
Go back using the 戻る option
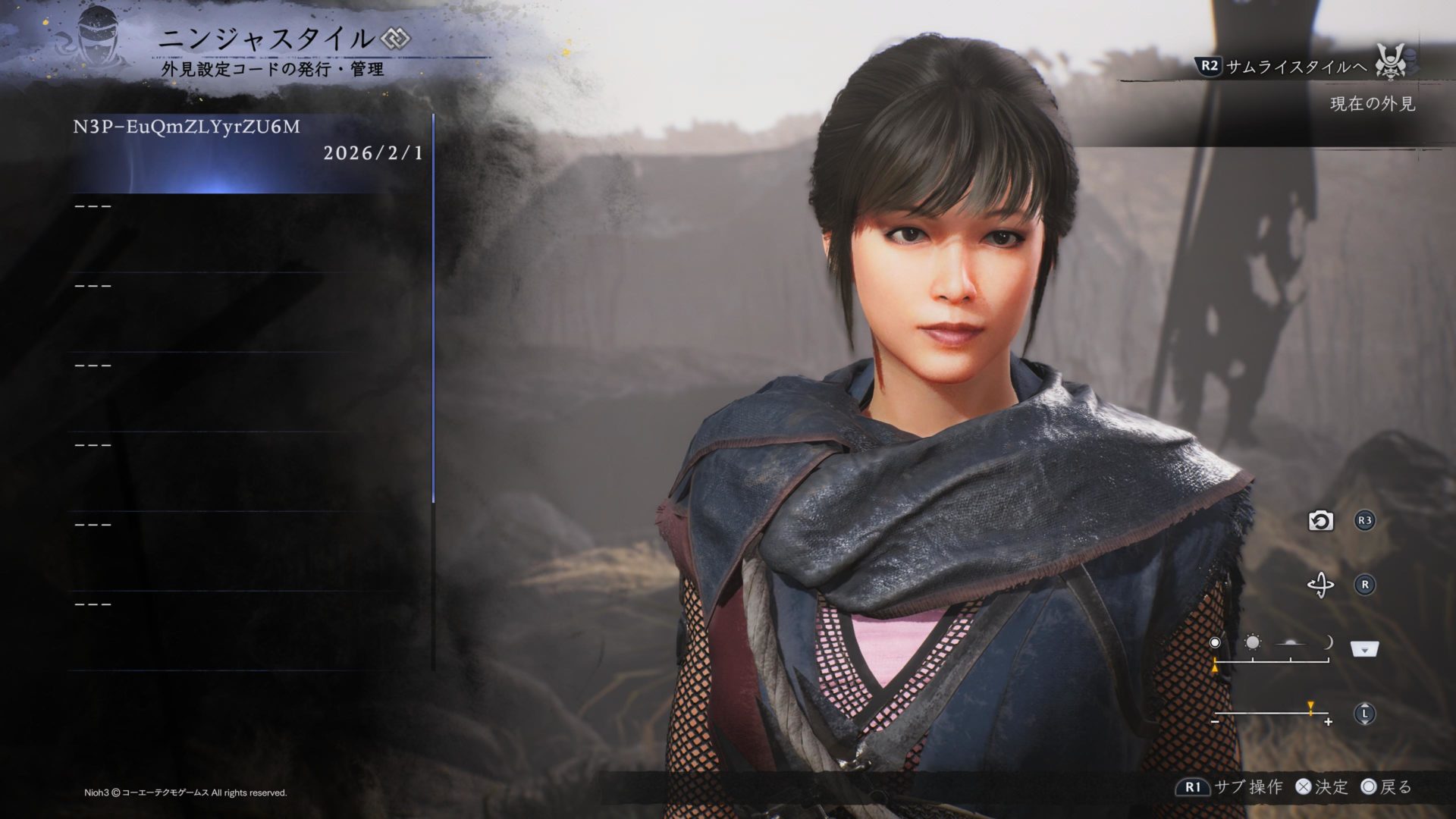[1387, 787]
